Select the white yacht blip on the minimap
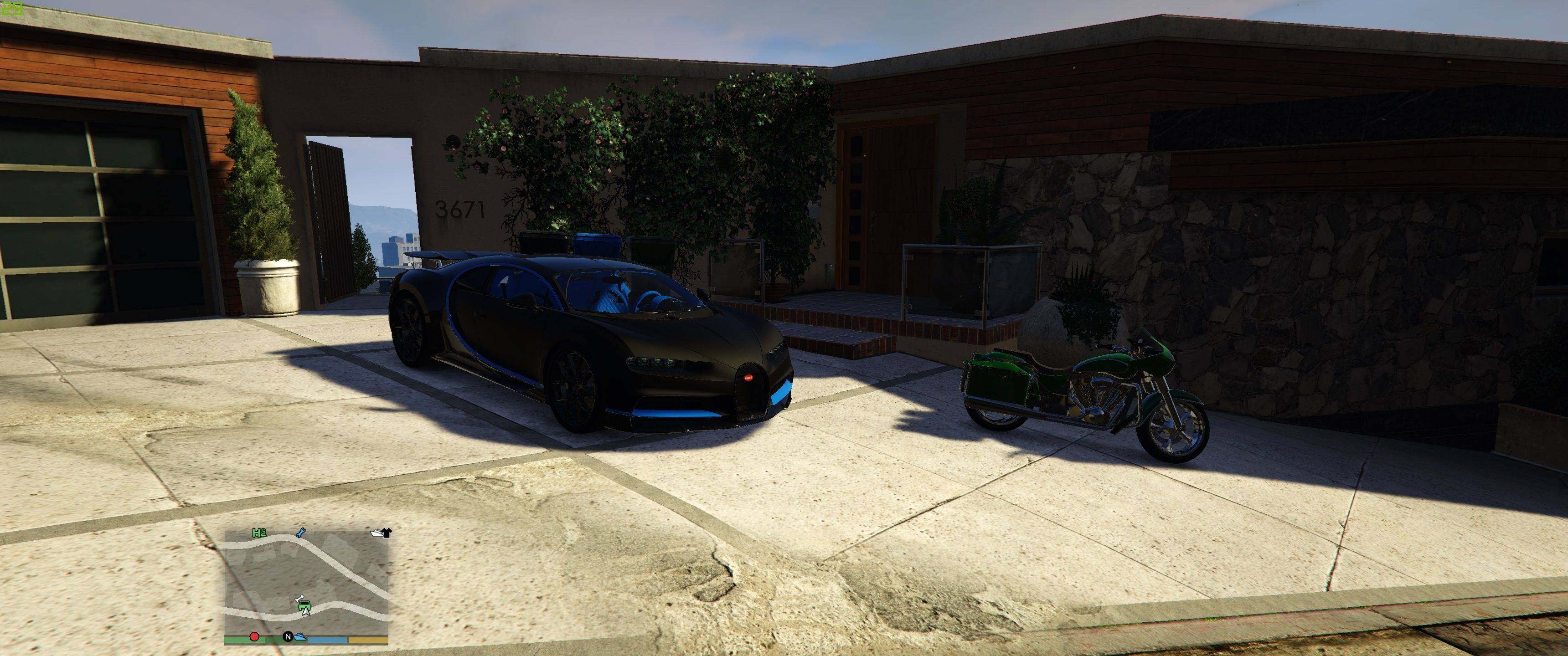Image resolution: width=1568 pixels, height=656 pixels. click(378, 533)
